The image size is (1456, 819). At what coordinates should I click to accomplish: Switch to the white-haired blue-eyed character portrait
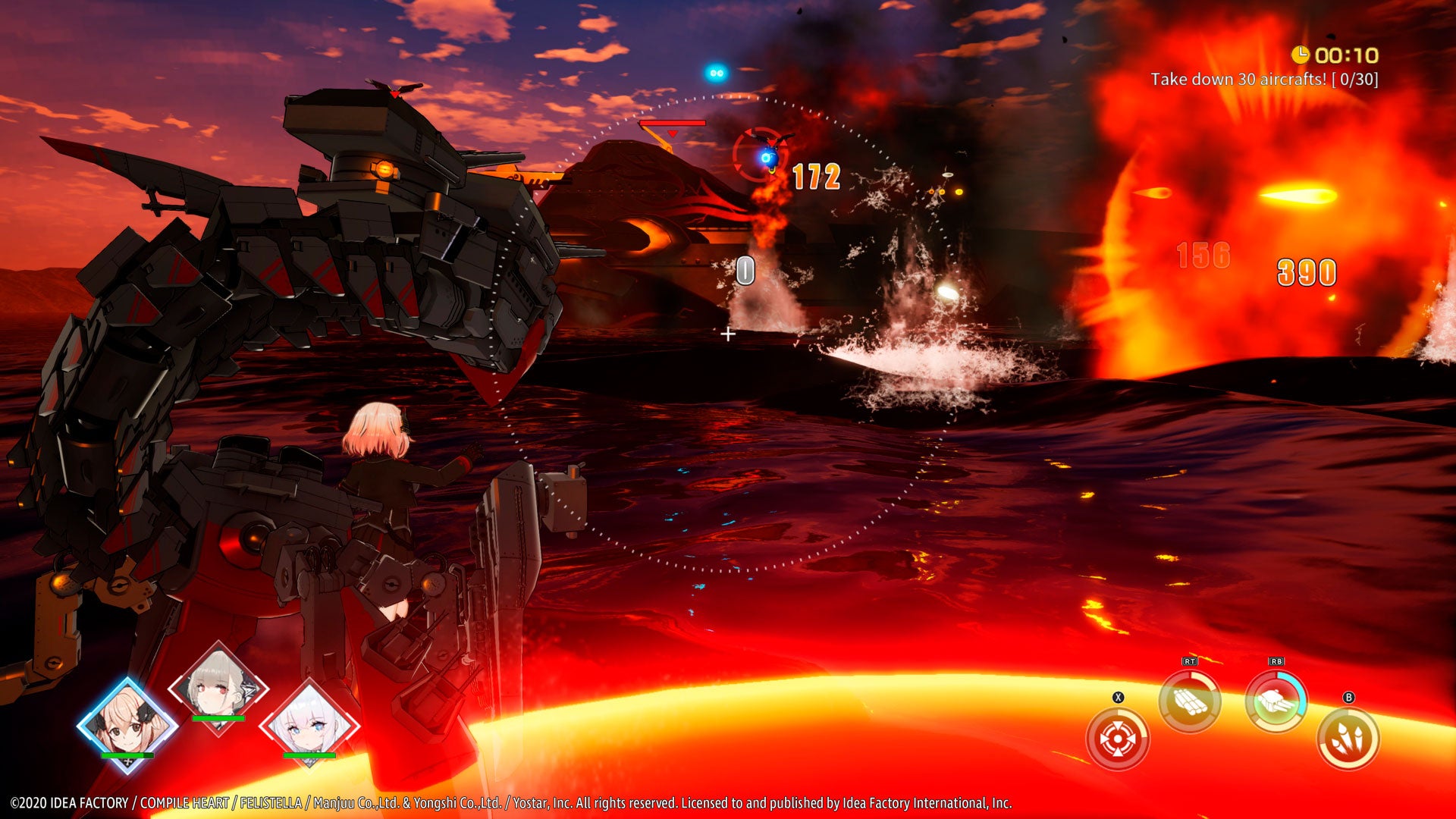[309, 724]
